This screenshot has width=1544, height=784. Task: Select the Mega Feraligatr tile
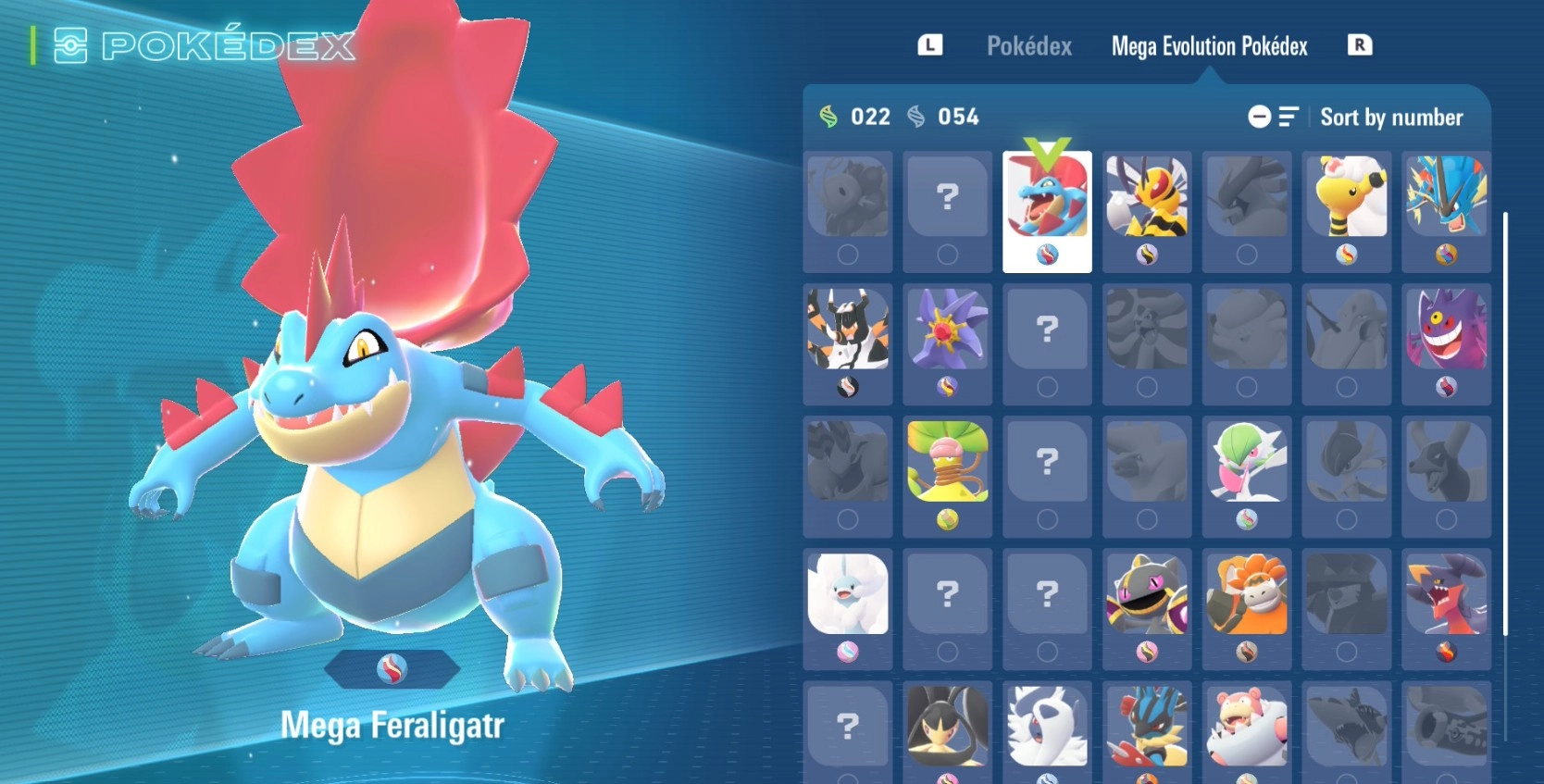pyautogui.click(x=1047, y=211)
